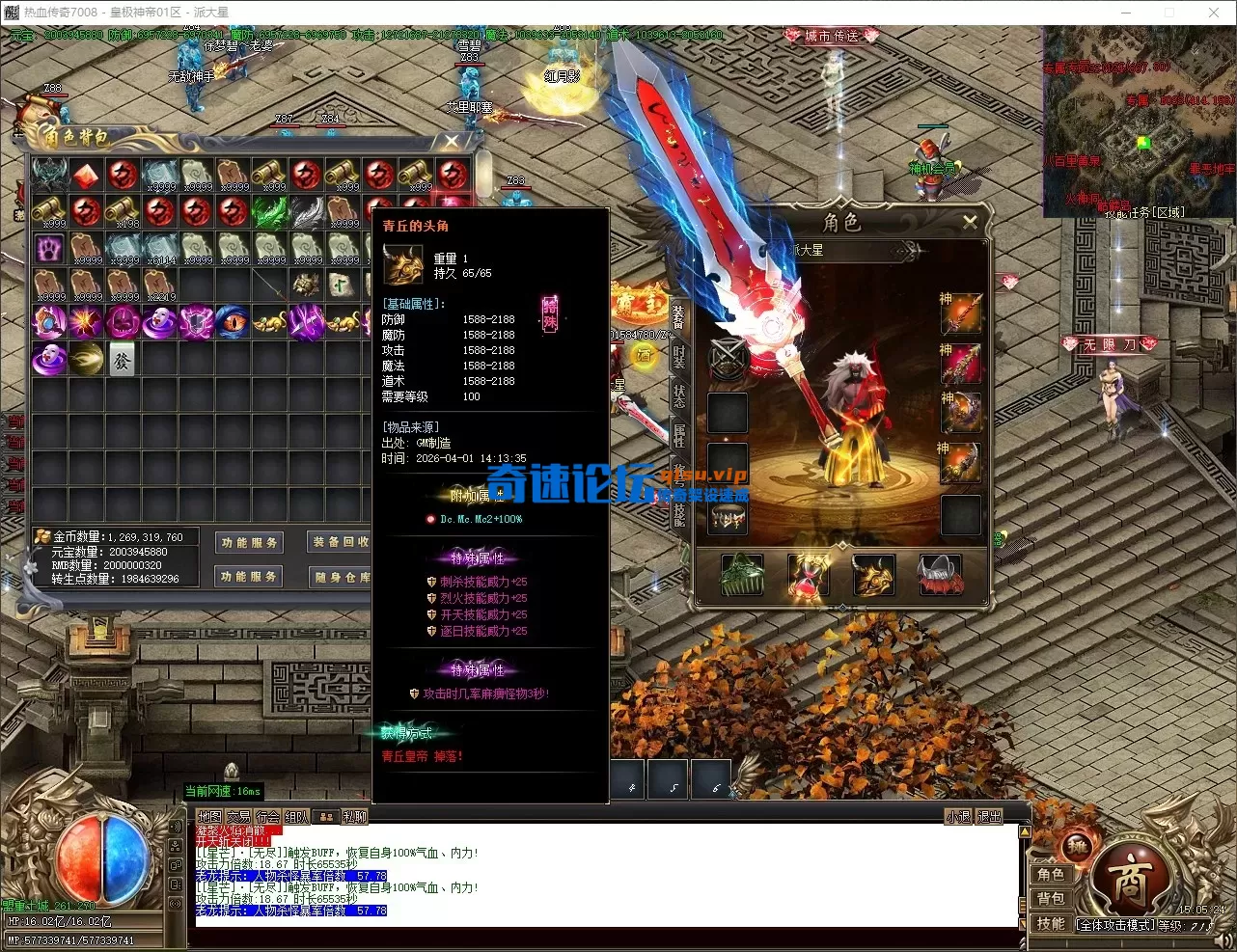Screen dimensions: 1237x952
Task: Select the red gem in the backpack
Action: tap(86, 176)
